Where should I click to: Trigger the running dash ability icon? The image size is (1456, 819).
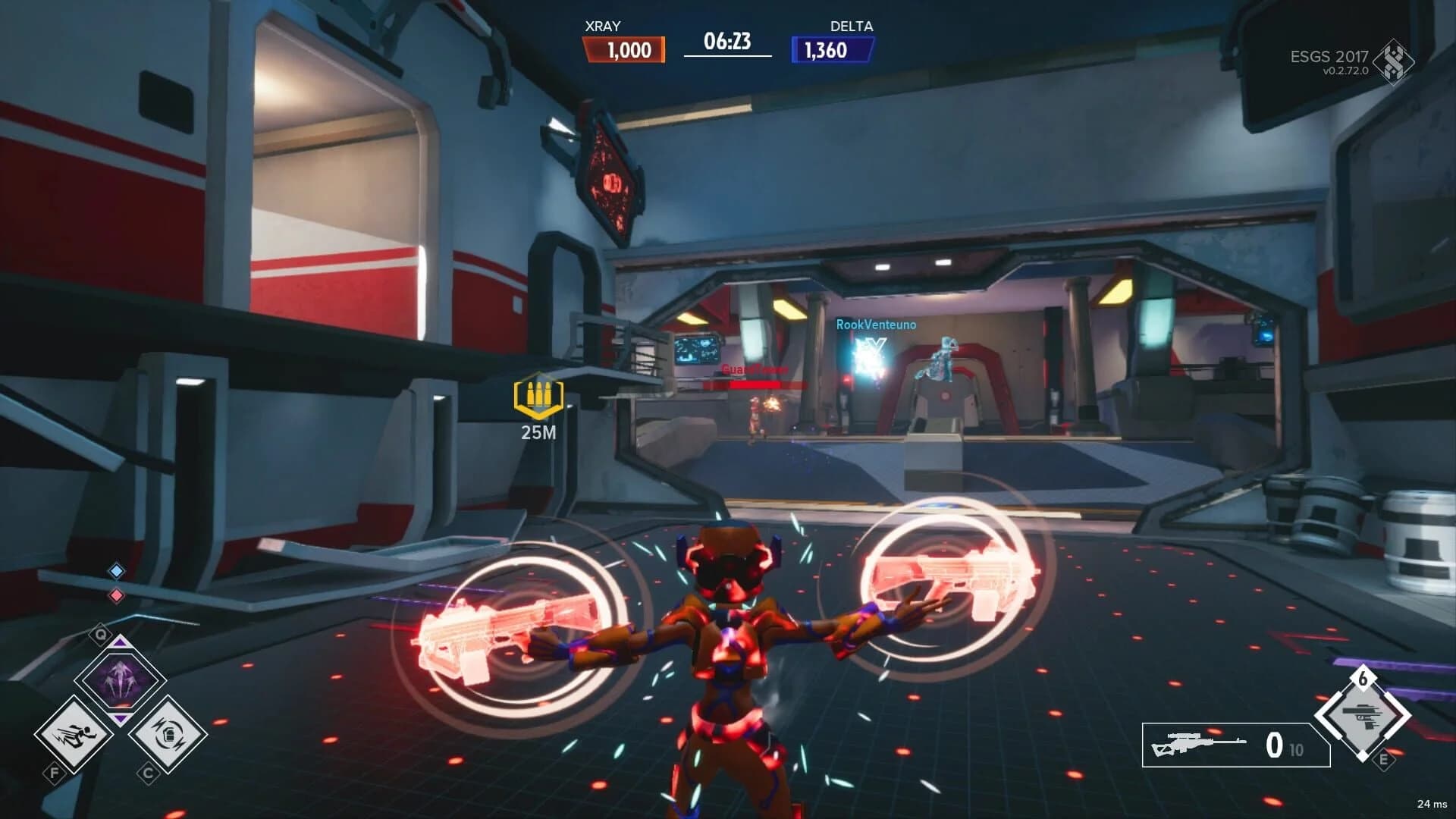point(74,733)
